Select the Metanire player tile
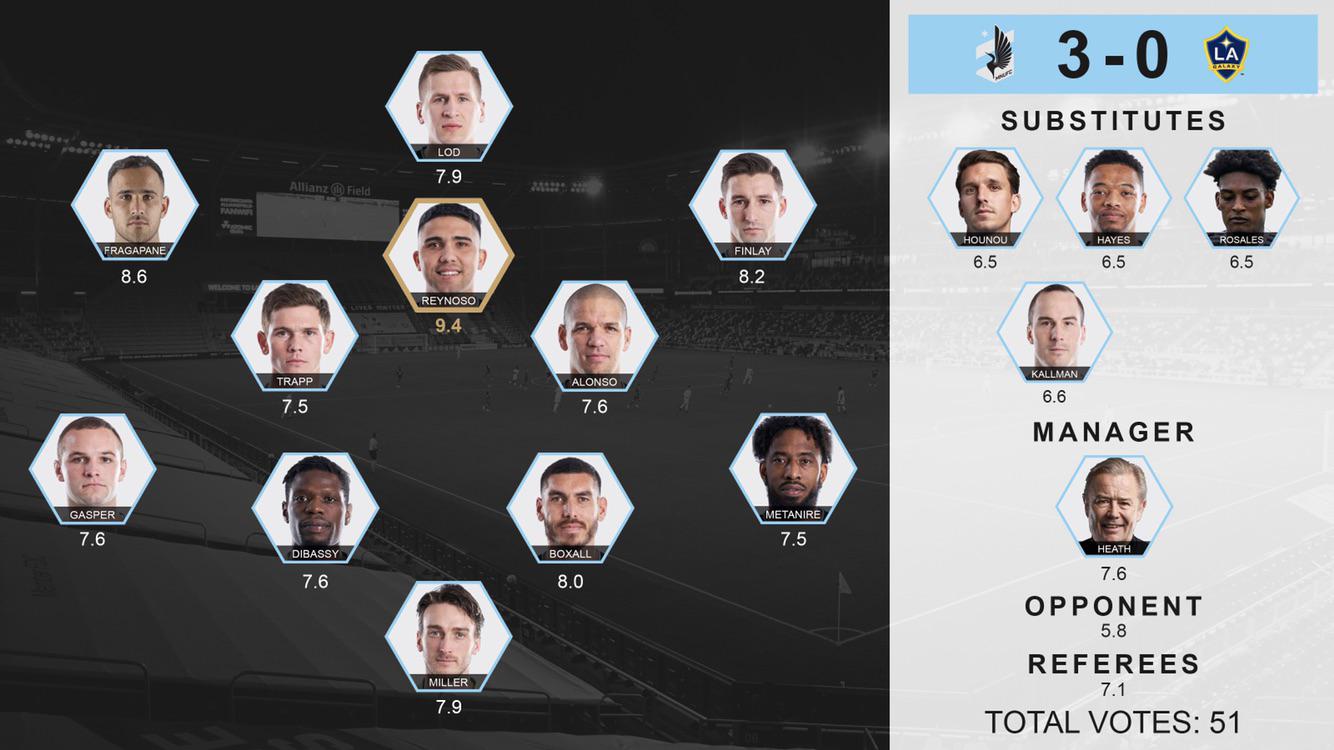Screen dimensions: 1334x750 [x=793, y=468]
